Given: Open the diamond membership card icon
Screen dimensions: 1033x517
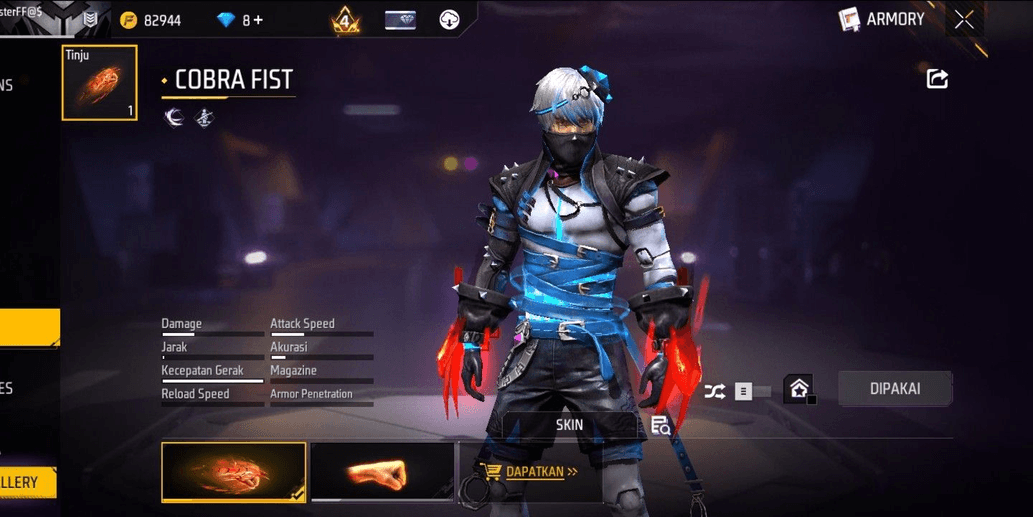Looking at the screenshot, I should pos(400,20).
